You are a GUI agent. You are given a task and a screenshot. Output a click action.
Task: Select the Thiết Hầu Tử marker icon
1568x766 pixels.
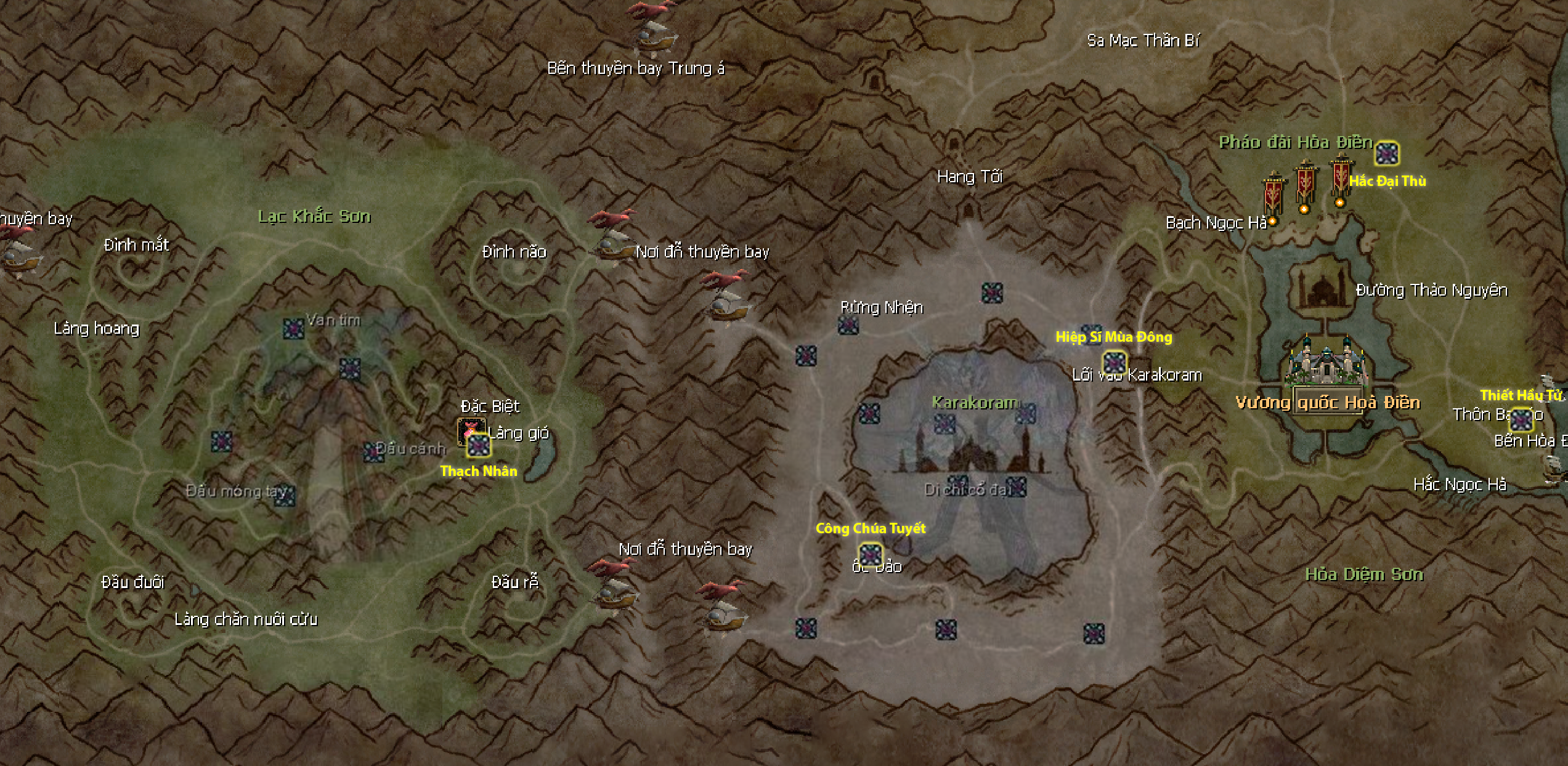coord(1521,420)
